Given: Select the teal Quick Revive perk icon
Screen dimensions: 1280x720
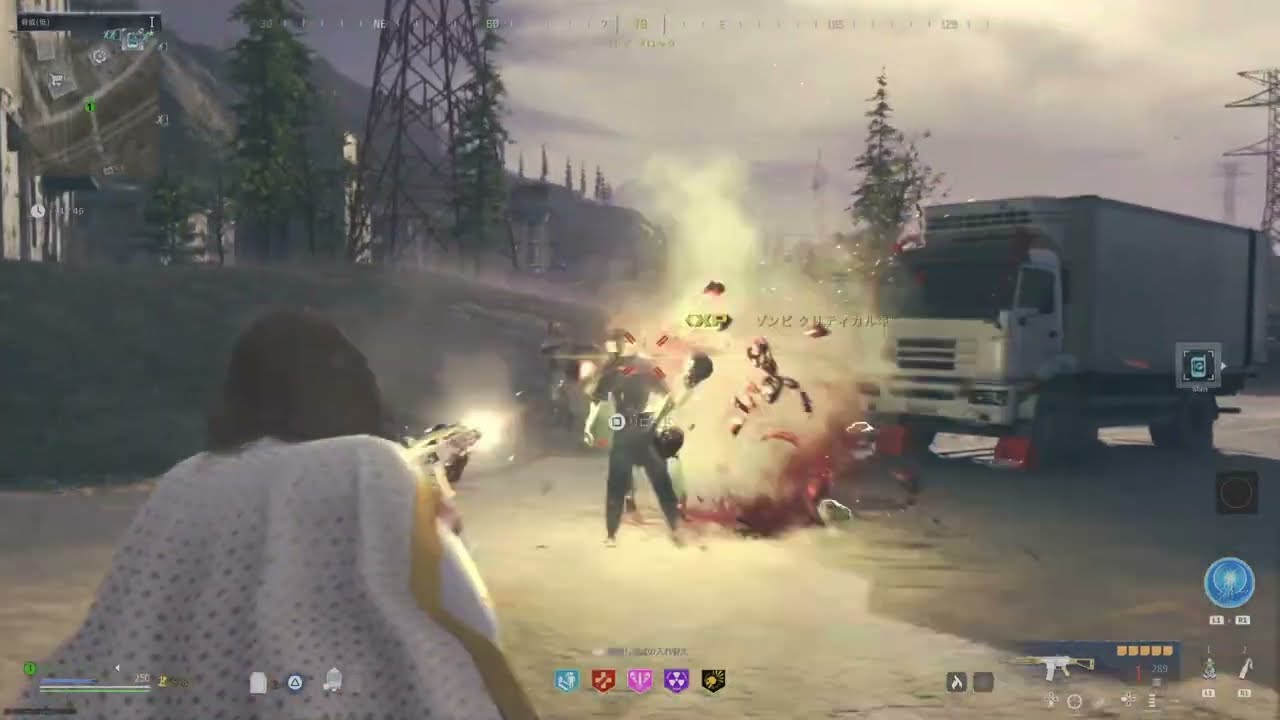Looking at the screenshot, I should (567, 681).
